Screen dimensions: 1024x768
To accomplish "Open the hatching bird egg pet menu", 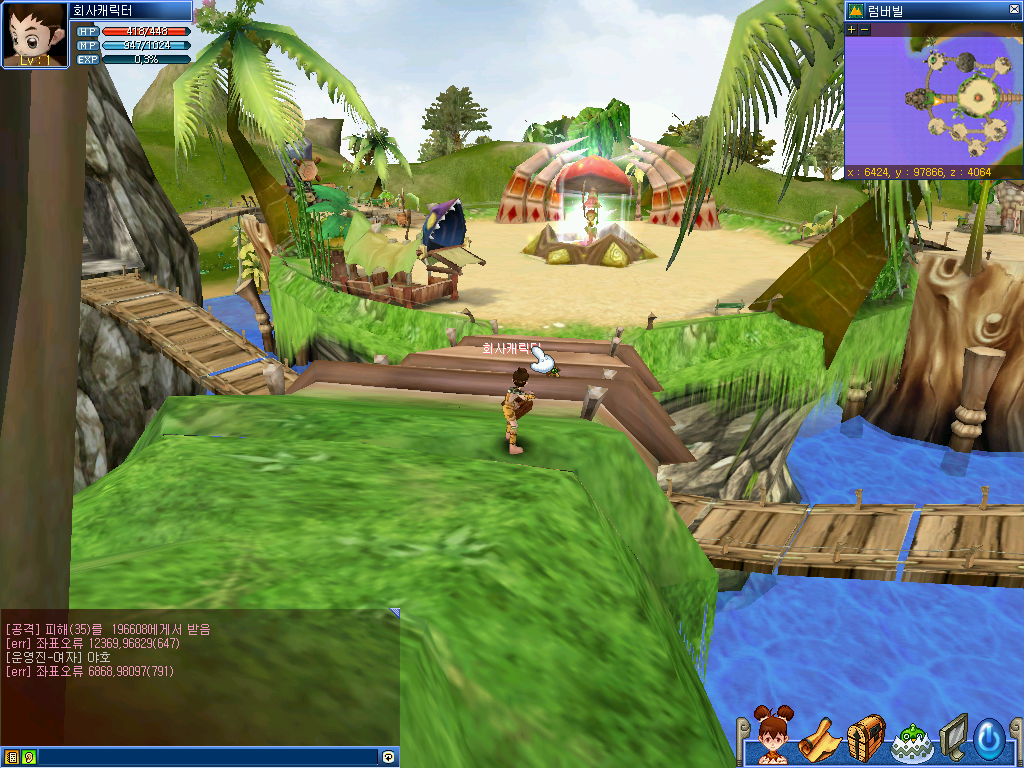I will (x=911, y=740).
